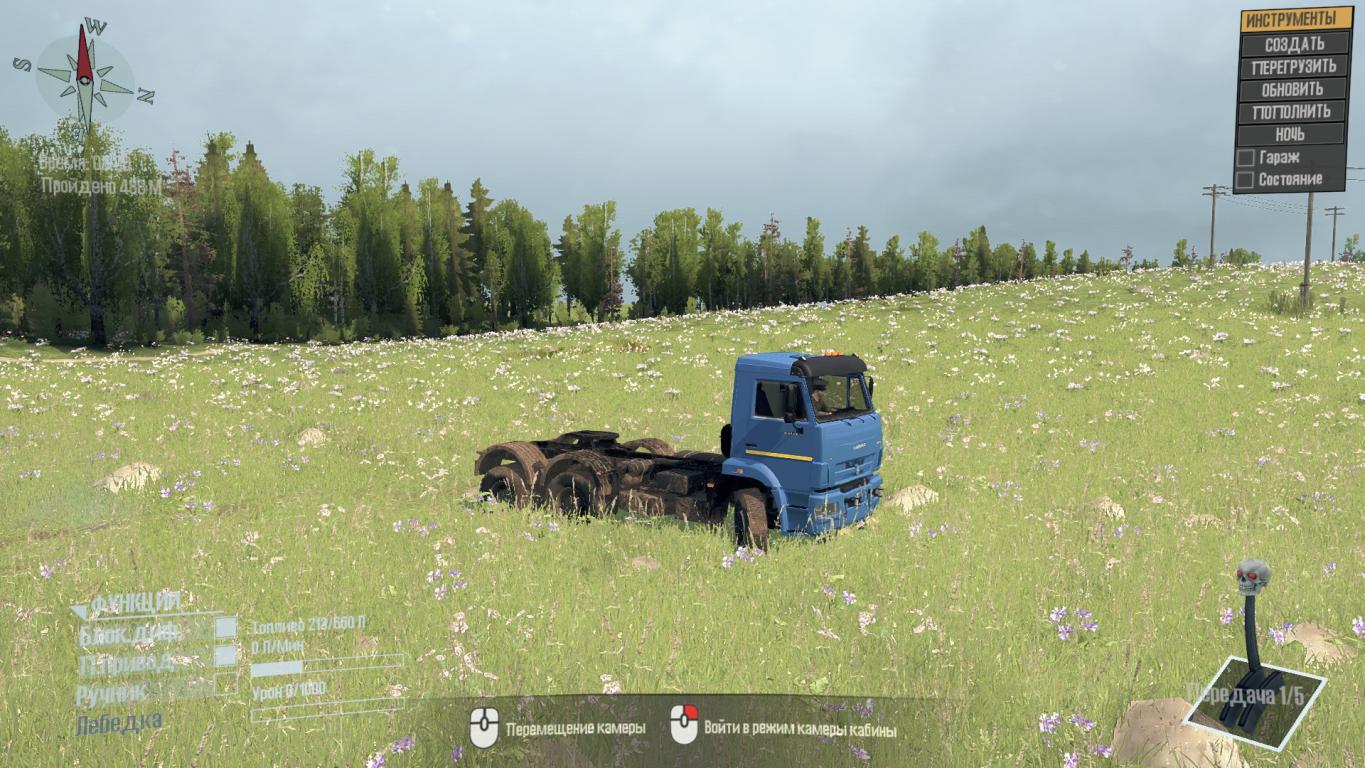Viewport: 1365px width, 768px height.
Task: Open the Лебедка winch function
Action: [118, 721]
